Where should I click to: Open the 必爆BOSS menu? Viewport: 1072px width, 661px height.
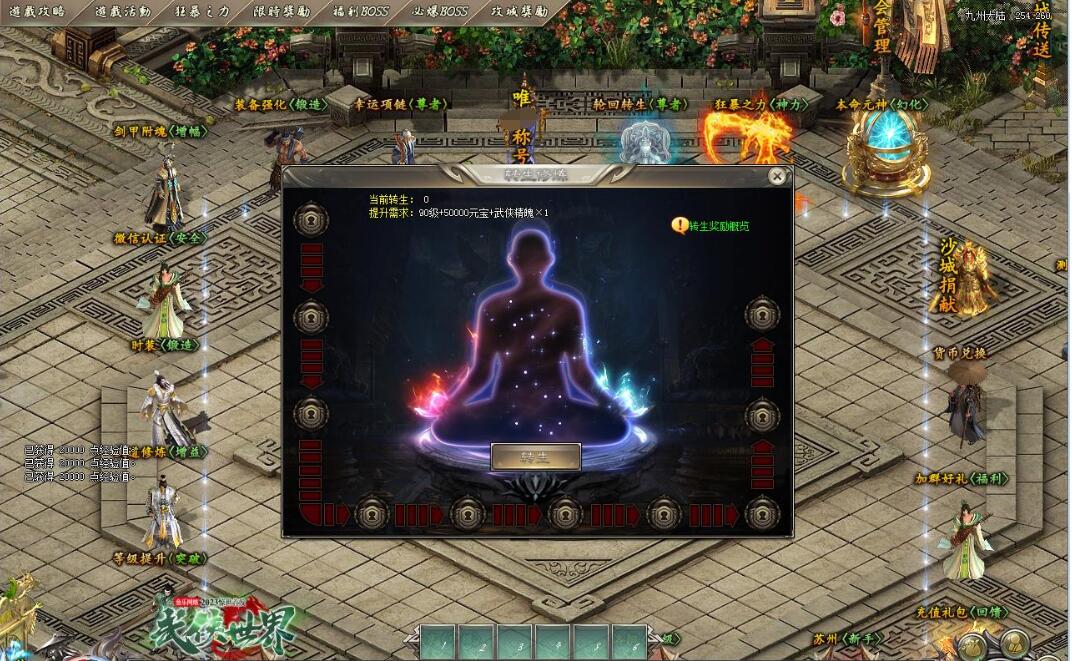click(x=440, y=12)
